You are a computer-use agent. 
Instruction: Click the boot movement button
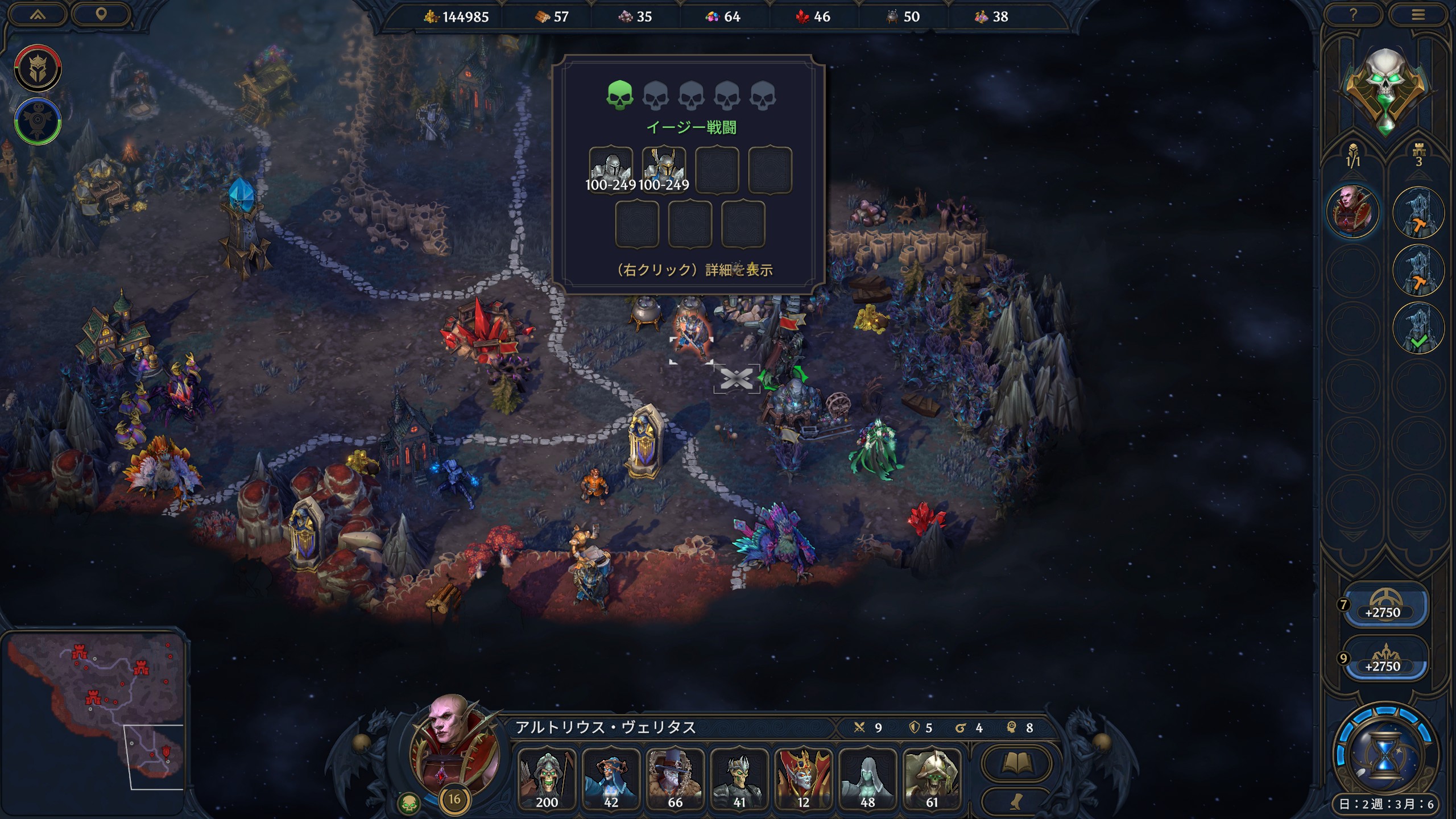tap(1016, 801)
